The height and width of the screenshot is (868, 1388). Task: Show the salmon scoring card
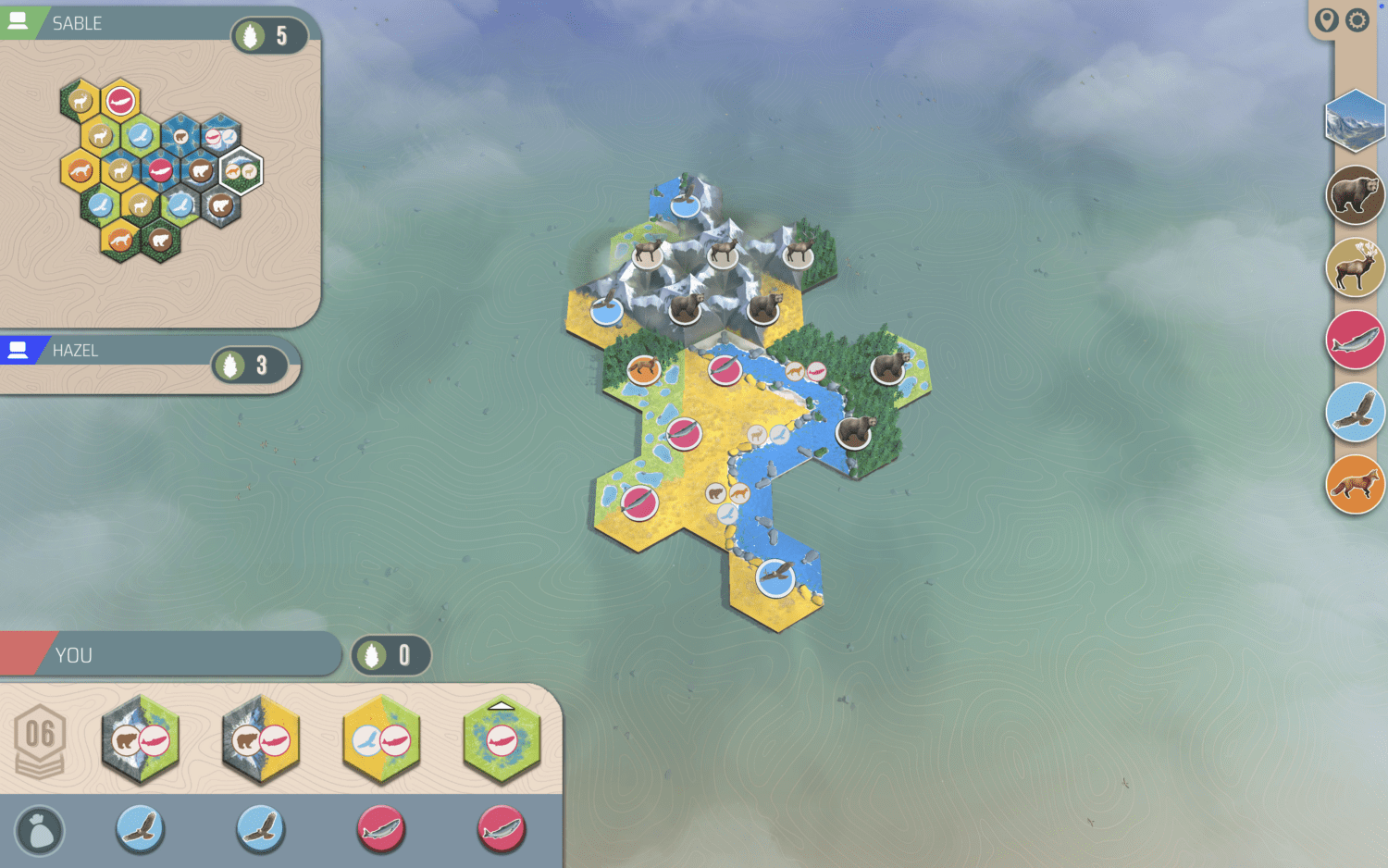(x=1355, y=340)
